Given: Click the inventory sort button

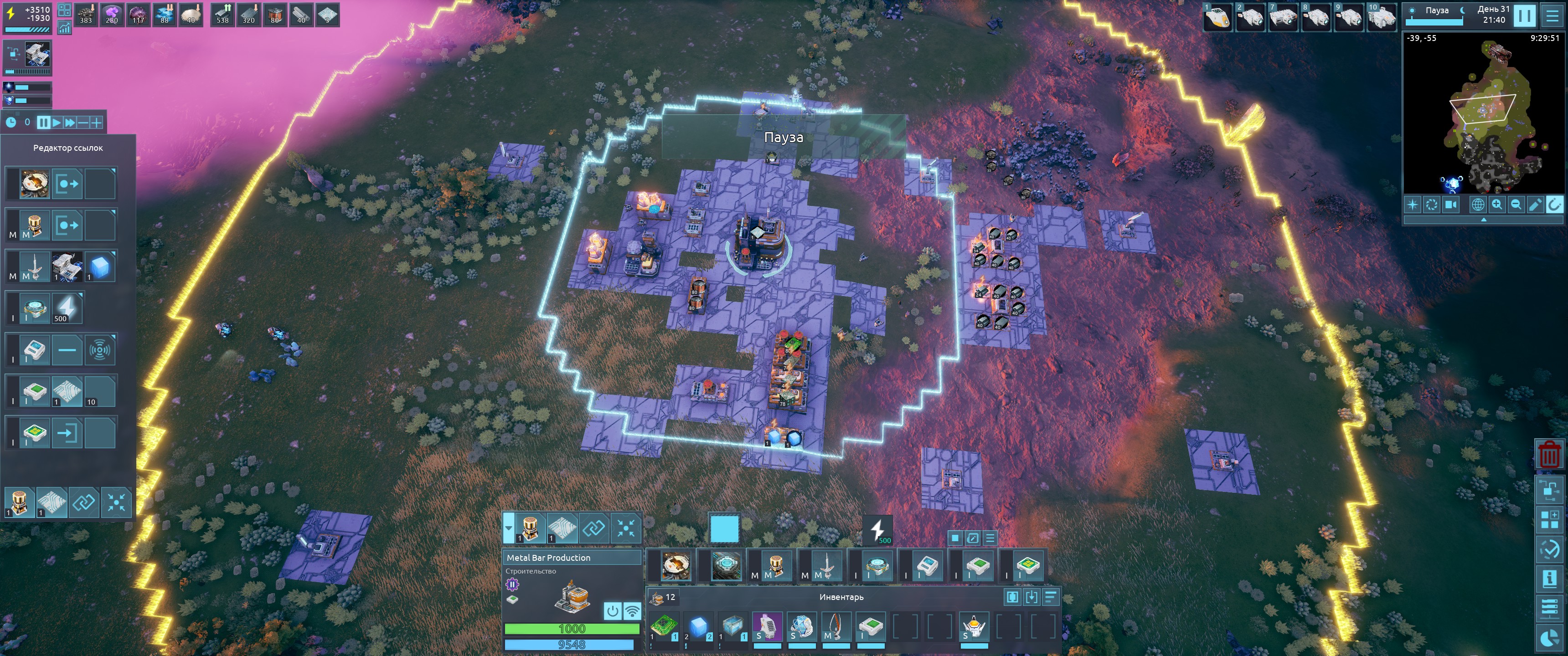Looking at the screenshot, I should tap(1051, 597).
